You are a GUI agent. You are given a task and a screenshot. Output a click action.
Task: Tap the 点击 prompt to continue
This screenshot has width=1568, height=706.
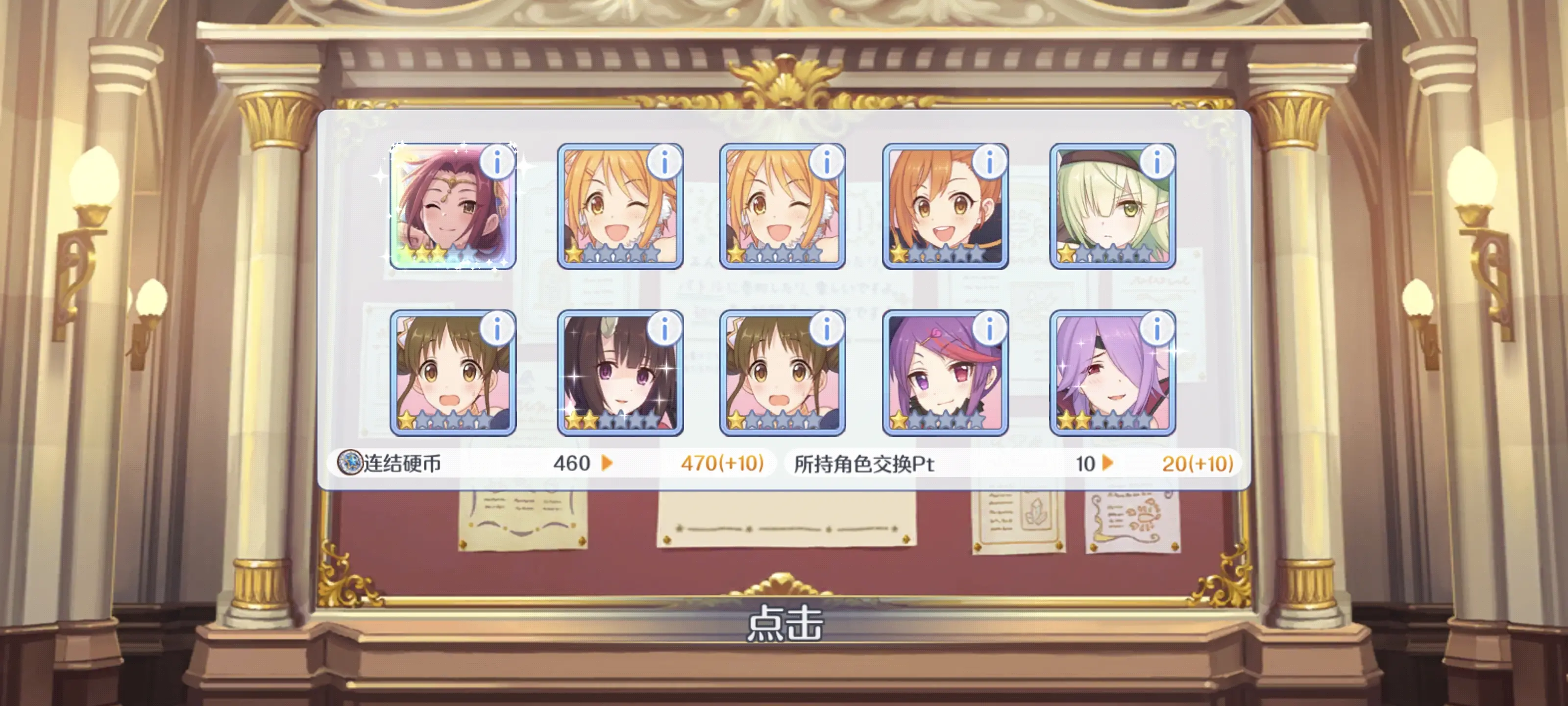click(x=784, y=623)
